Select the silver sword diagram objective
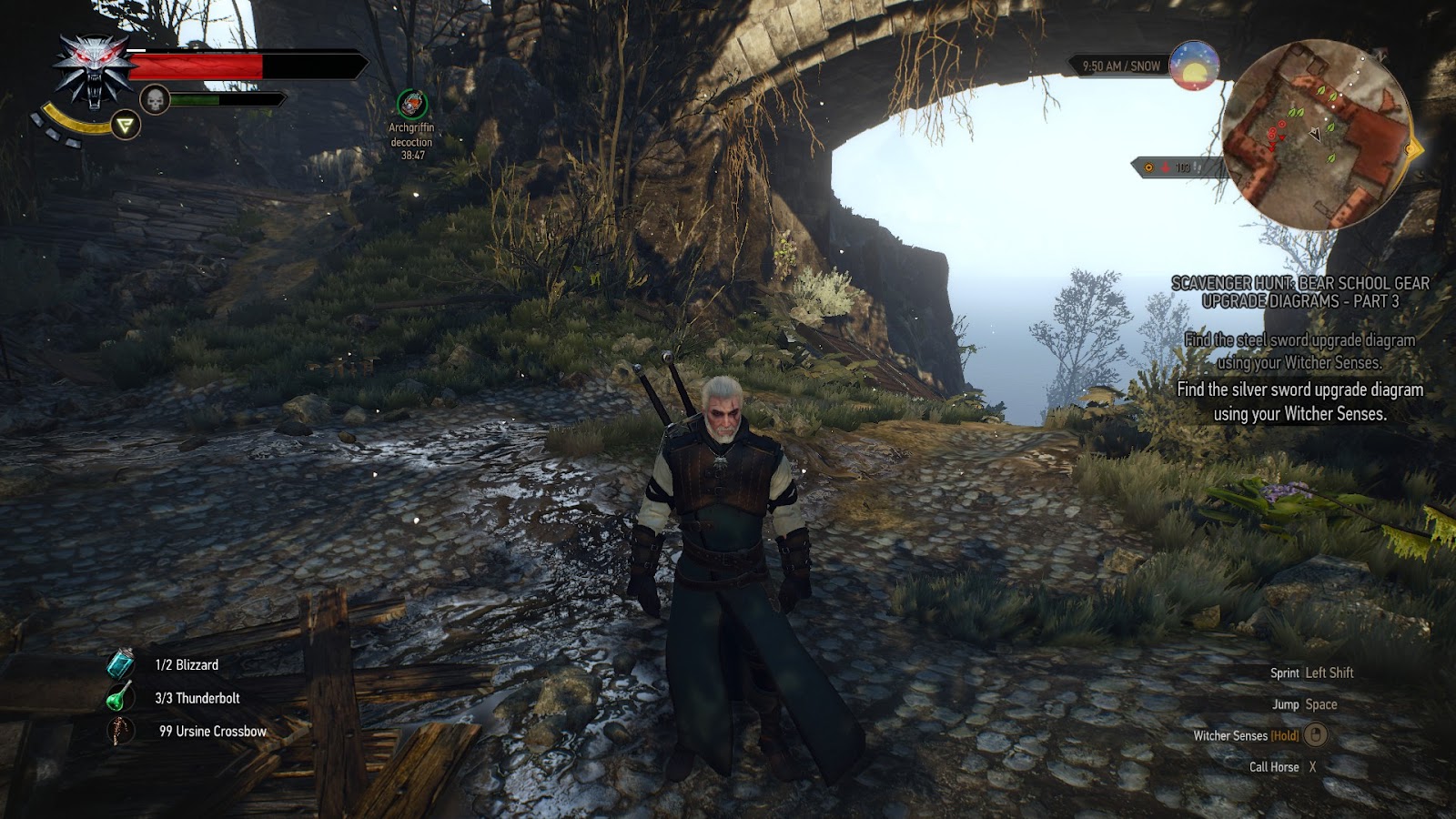The image size is (1456, 819). (x=1299, y=401)
